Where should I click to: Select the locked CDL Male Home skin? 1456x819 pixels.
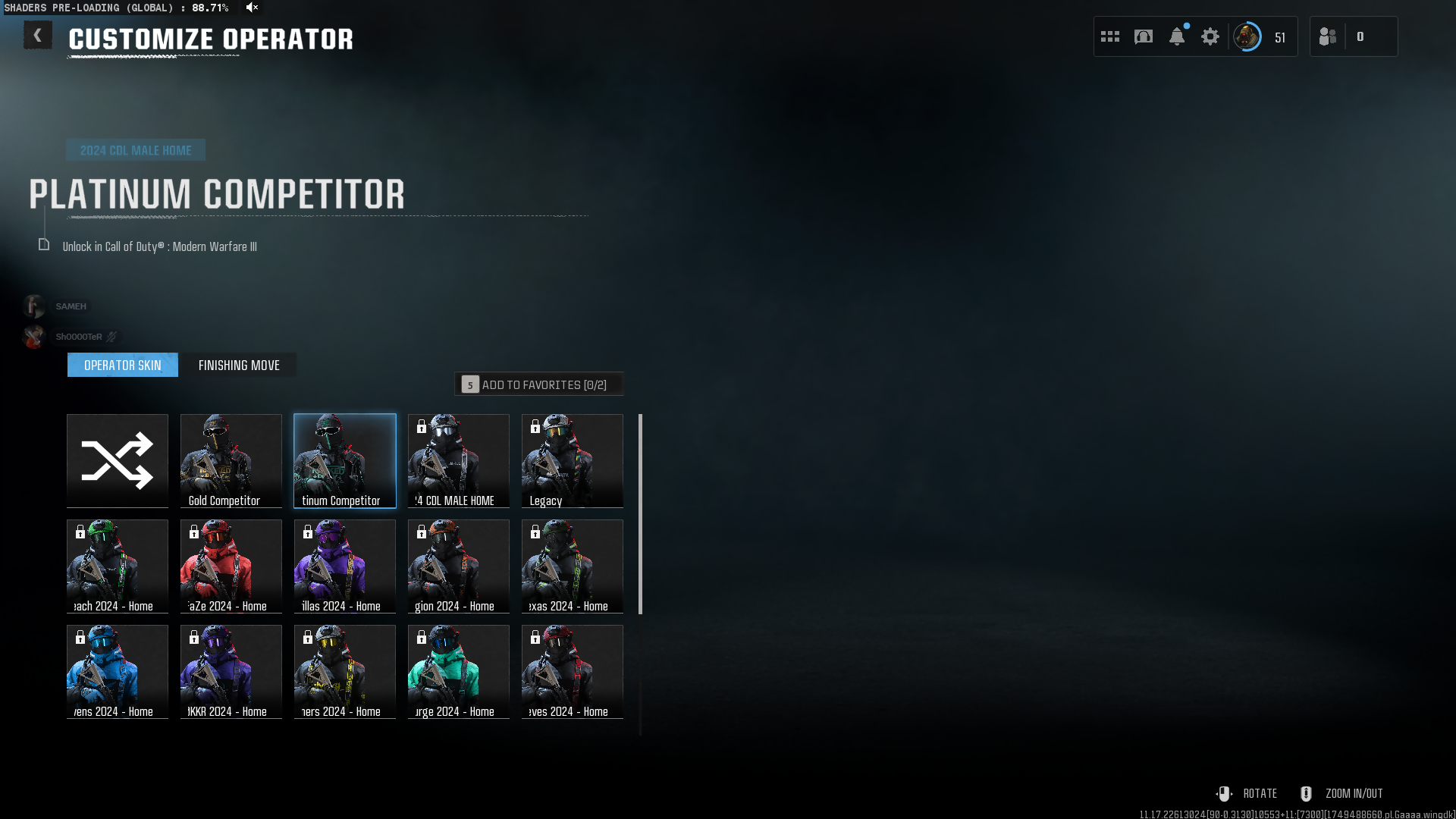pos(459,460)
